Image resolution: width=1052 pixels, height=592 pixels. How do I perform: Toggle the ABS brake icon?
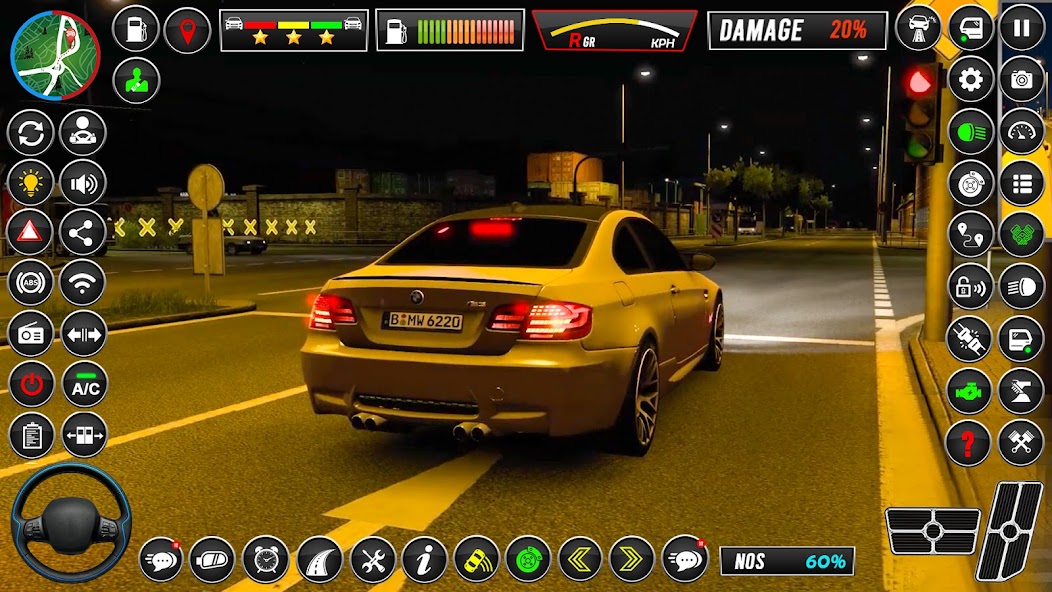coord(31,283)
